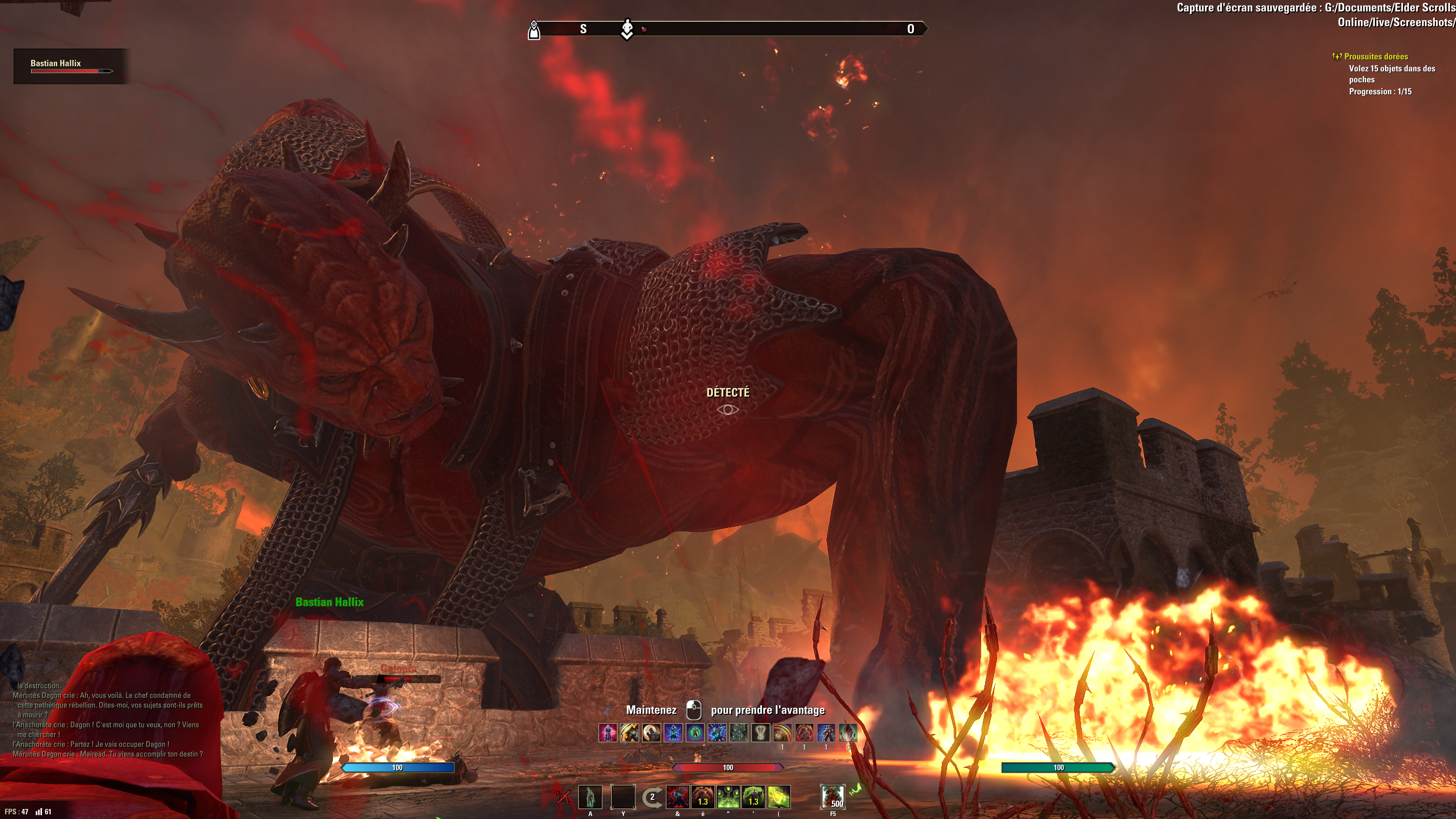Activate the green figure with book ability
This screenshot has height=819, width=1456.
pyautogui.click(x=753, y=797)
